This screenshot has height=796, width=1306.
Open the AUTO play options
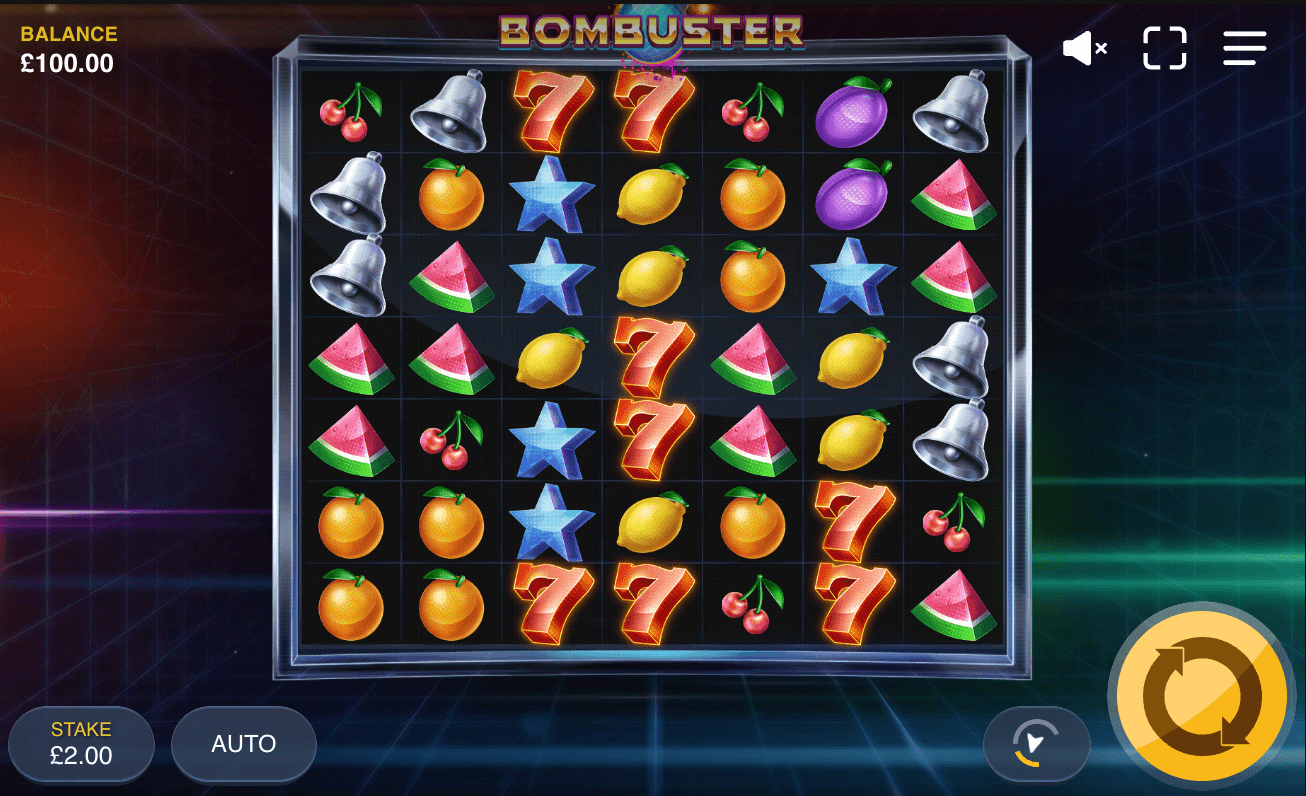point(243,744)
